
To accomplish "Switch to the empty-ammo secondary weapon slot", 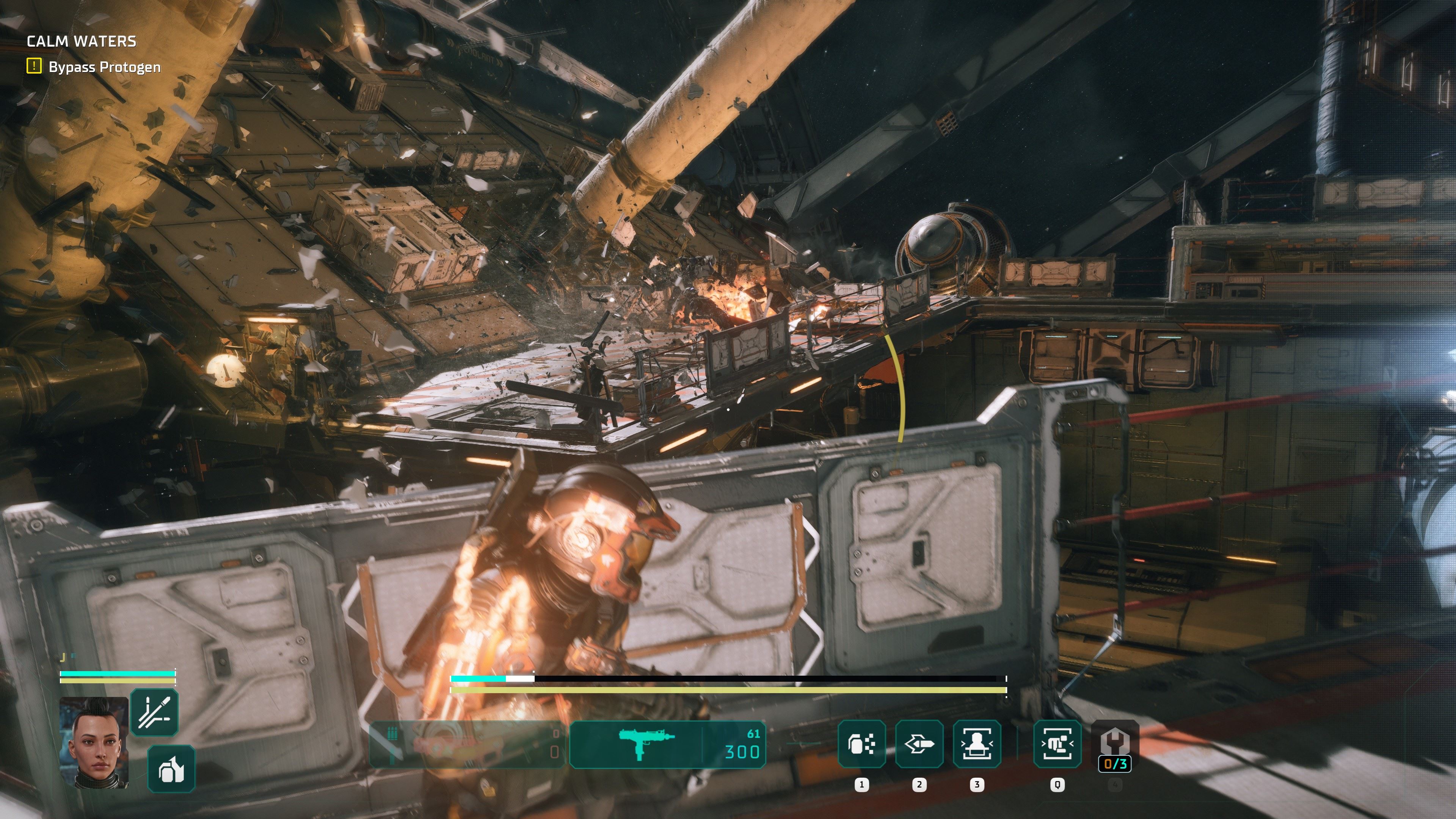I will pyautogui.click(x=467, y=744).
